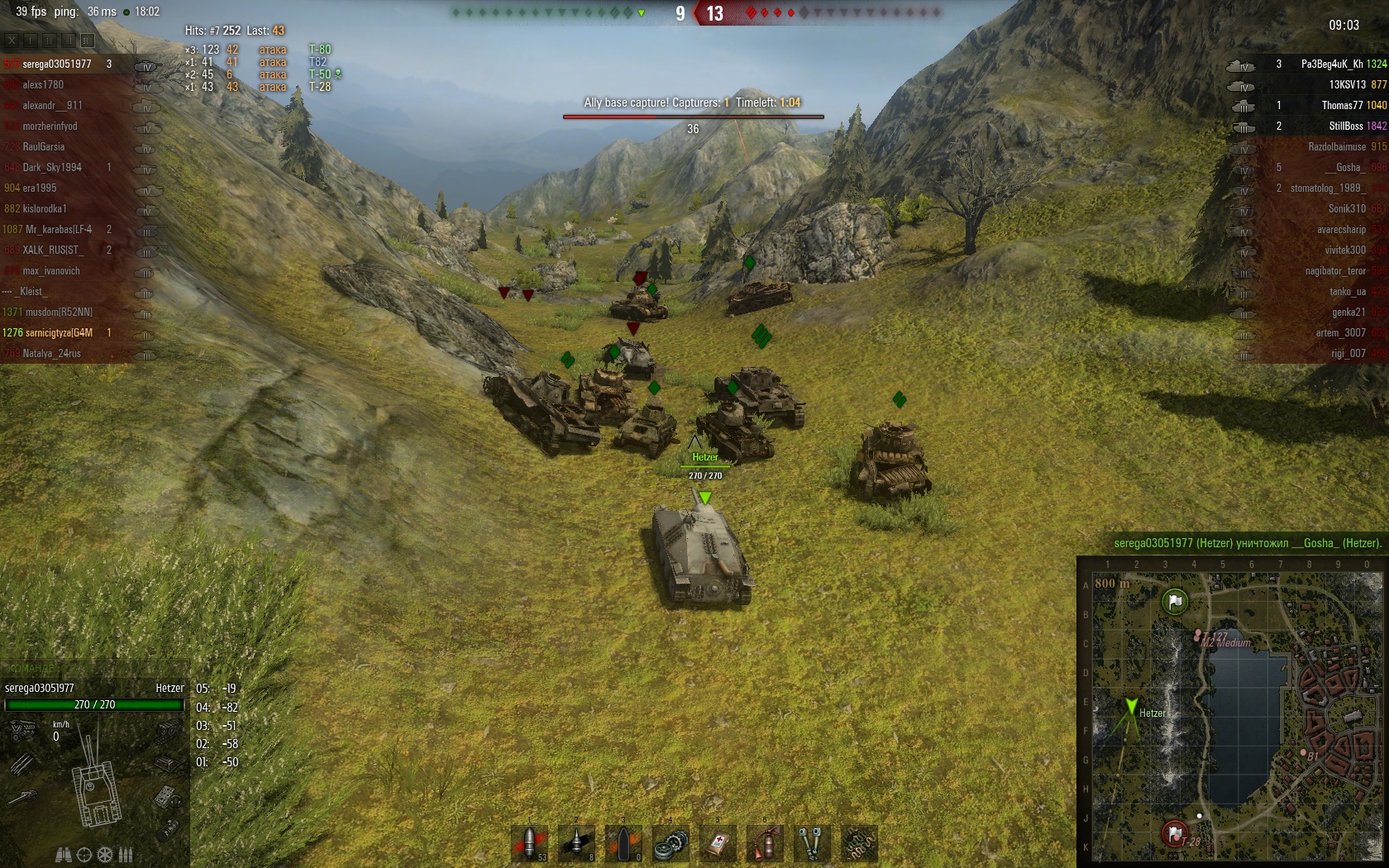The height and width of the screenshot is (868, 1389).
Task: Click the green allied base flag on minimap
Action: [x=1175, y=601]
